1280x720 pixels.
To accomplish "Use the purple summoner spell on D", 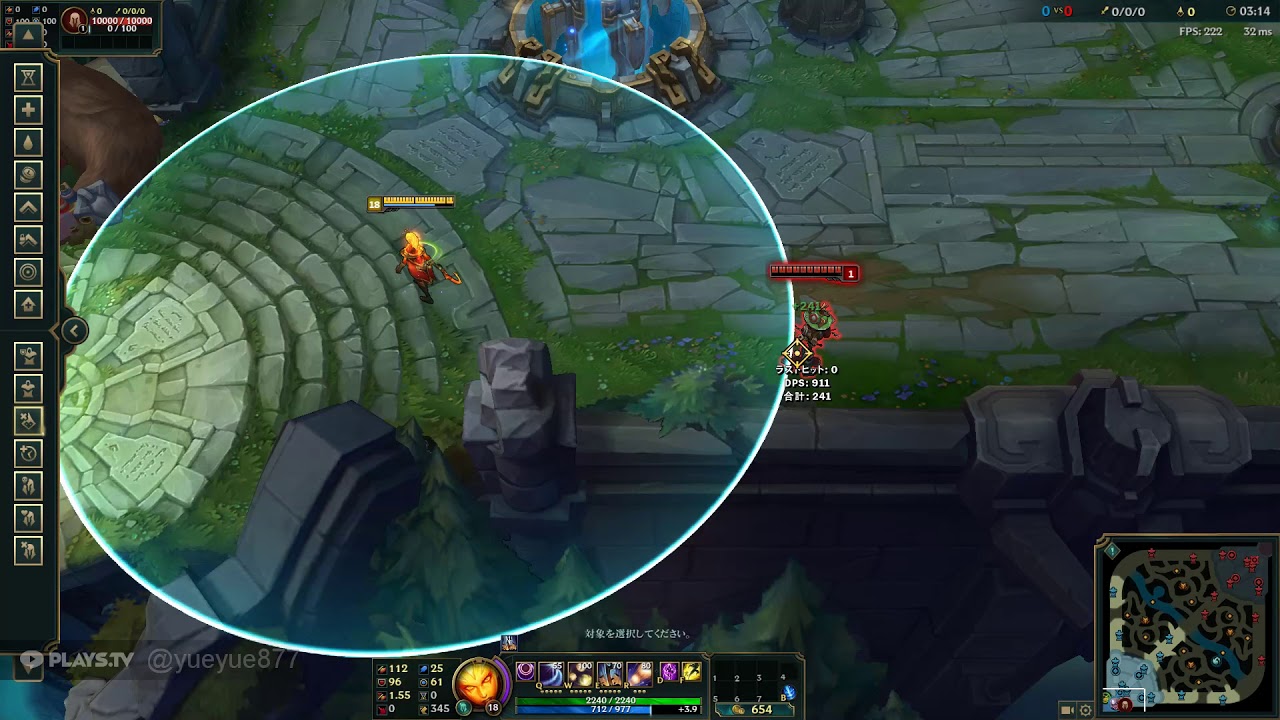I will (x=669, y=672).
